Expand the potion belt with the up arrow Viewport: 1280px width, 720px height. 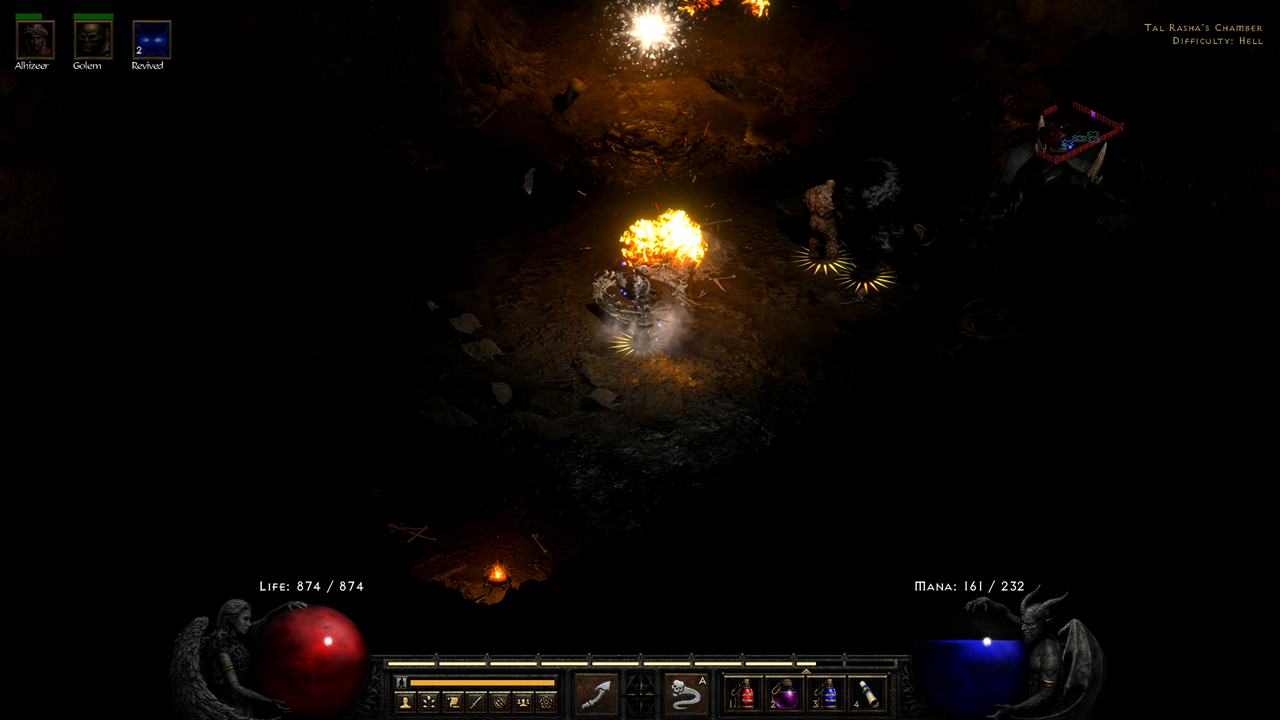pyautogui.click(x=806, y=672)
